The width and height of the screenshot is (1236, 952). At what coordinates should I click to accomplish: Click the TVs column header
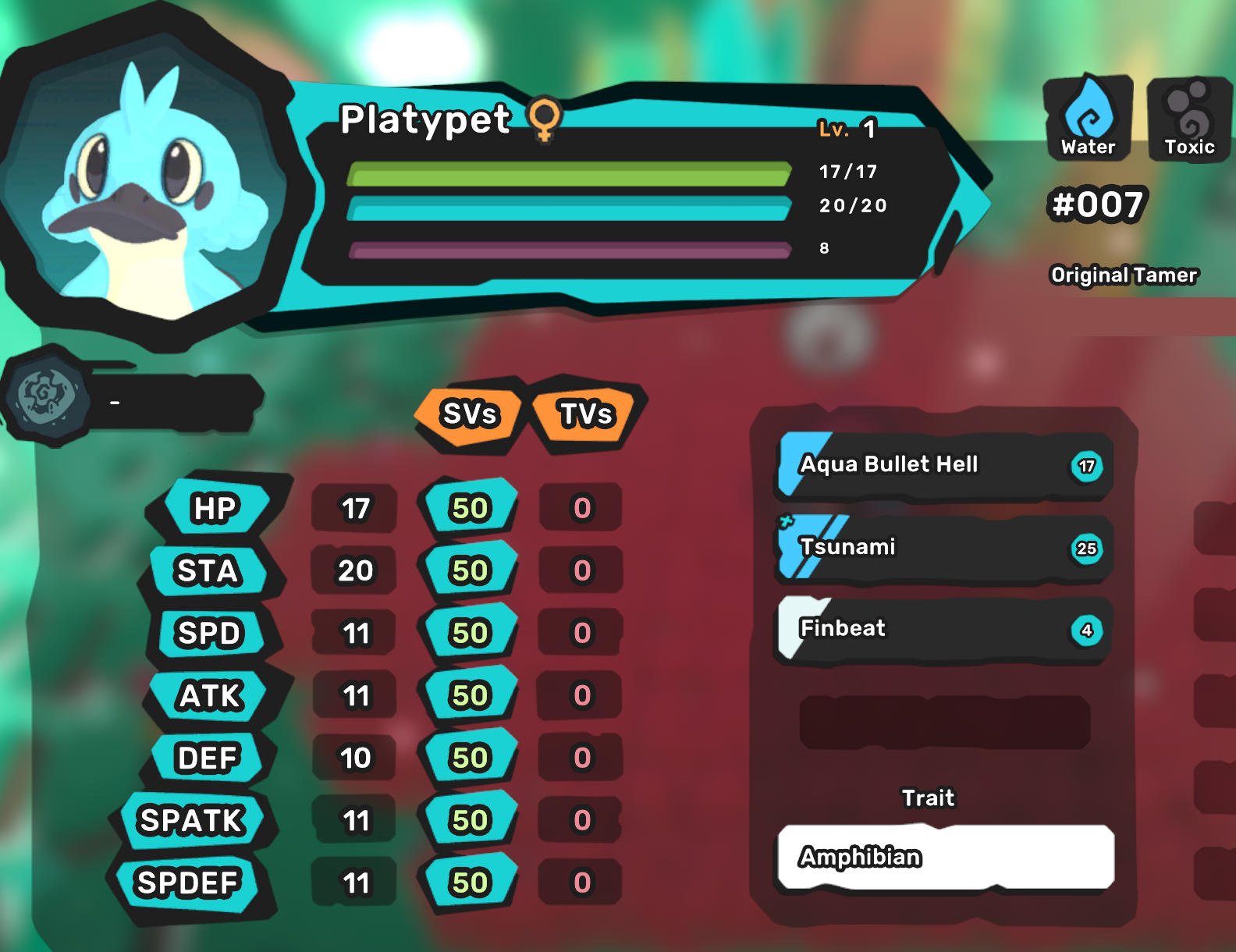[587, 414]
